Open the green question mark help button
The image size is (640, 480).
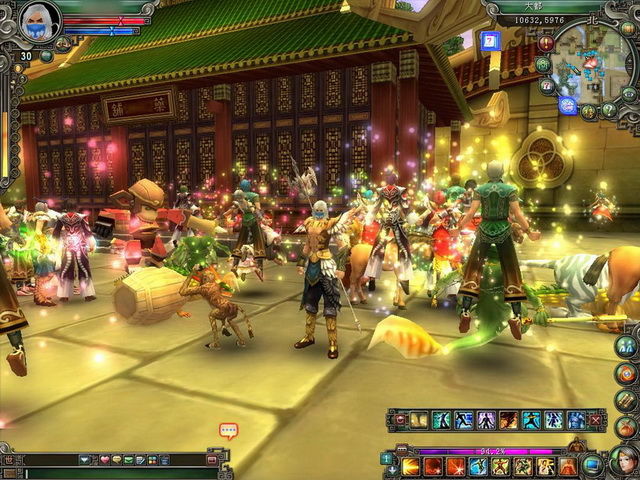[609, 109]
